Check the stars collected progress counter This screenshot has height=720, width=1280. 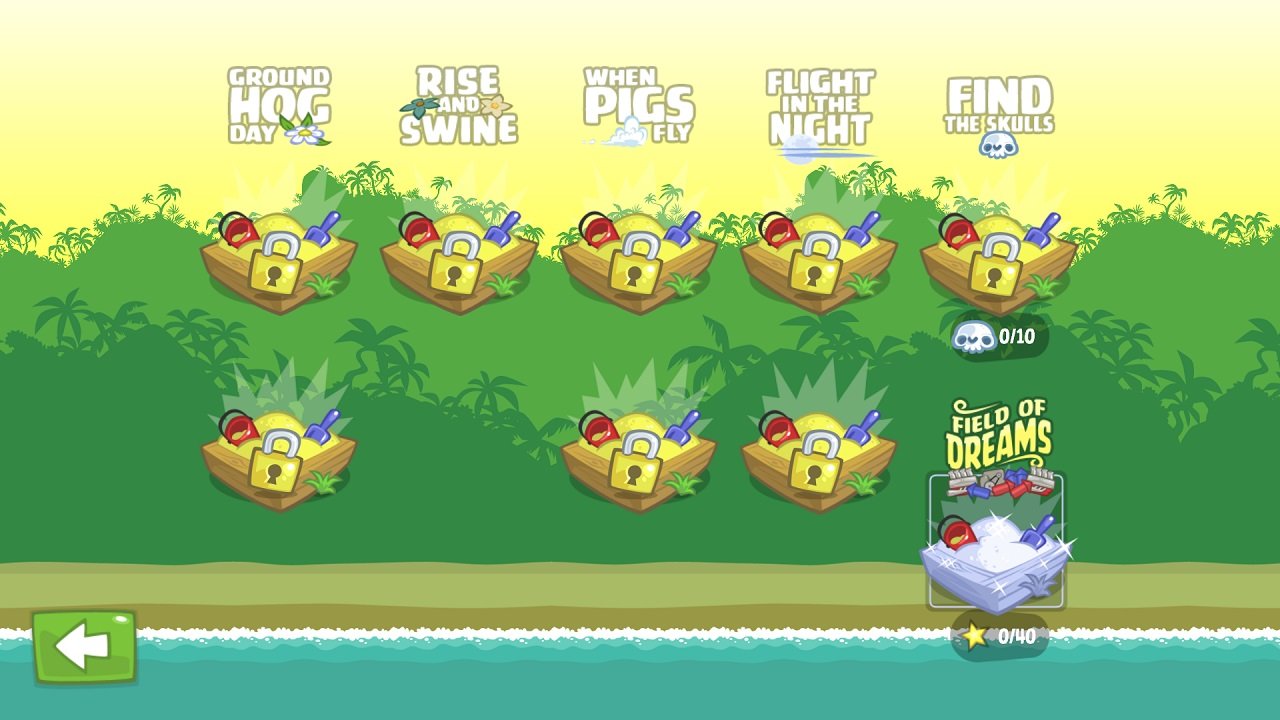[x=1000, y=632]
